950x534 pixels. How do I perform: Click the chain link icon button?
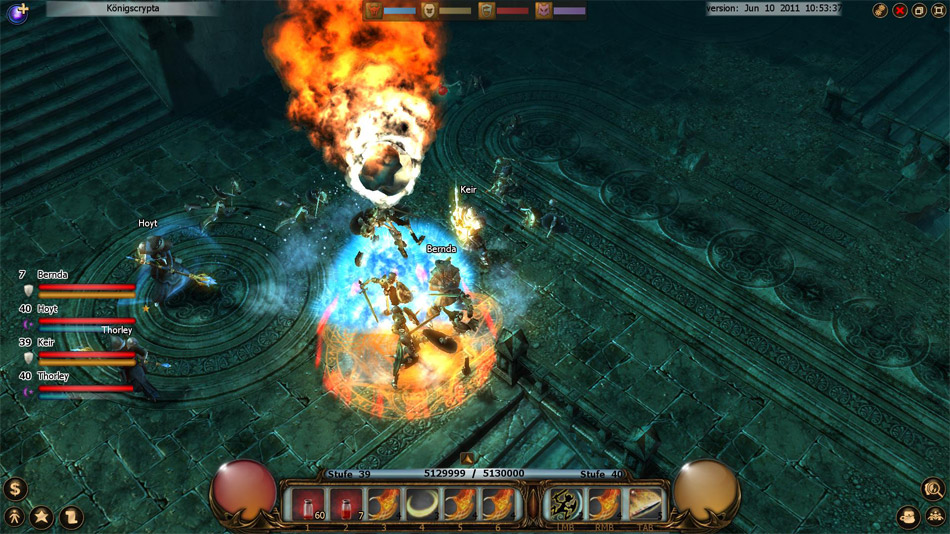[880, 10]
